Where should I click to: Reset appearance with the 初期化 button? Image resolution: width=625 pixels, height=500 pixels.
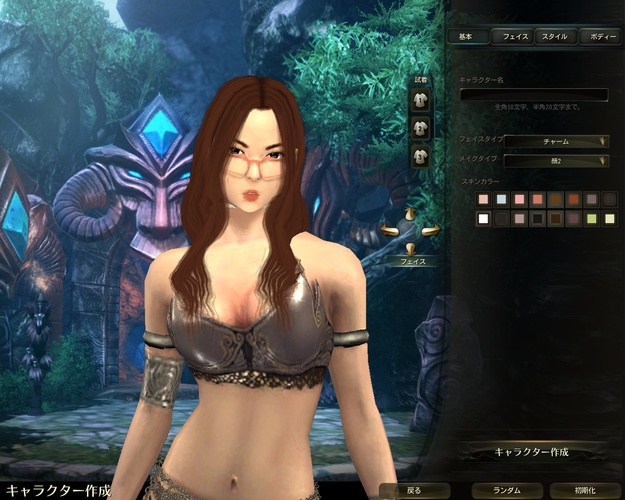585,491
